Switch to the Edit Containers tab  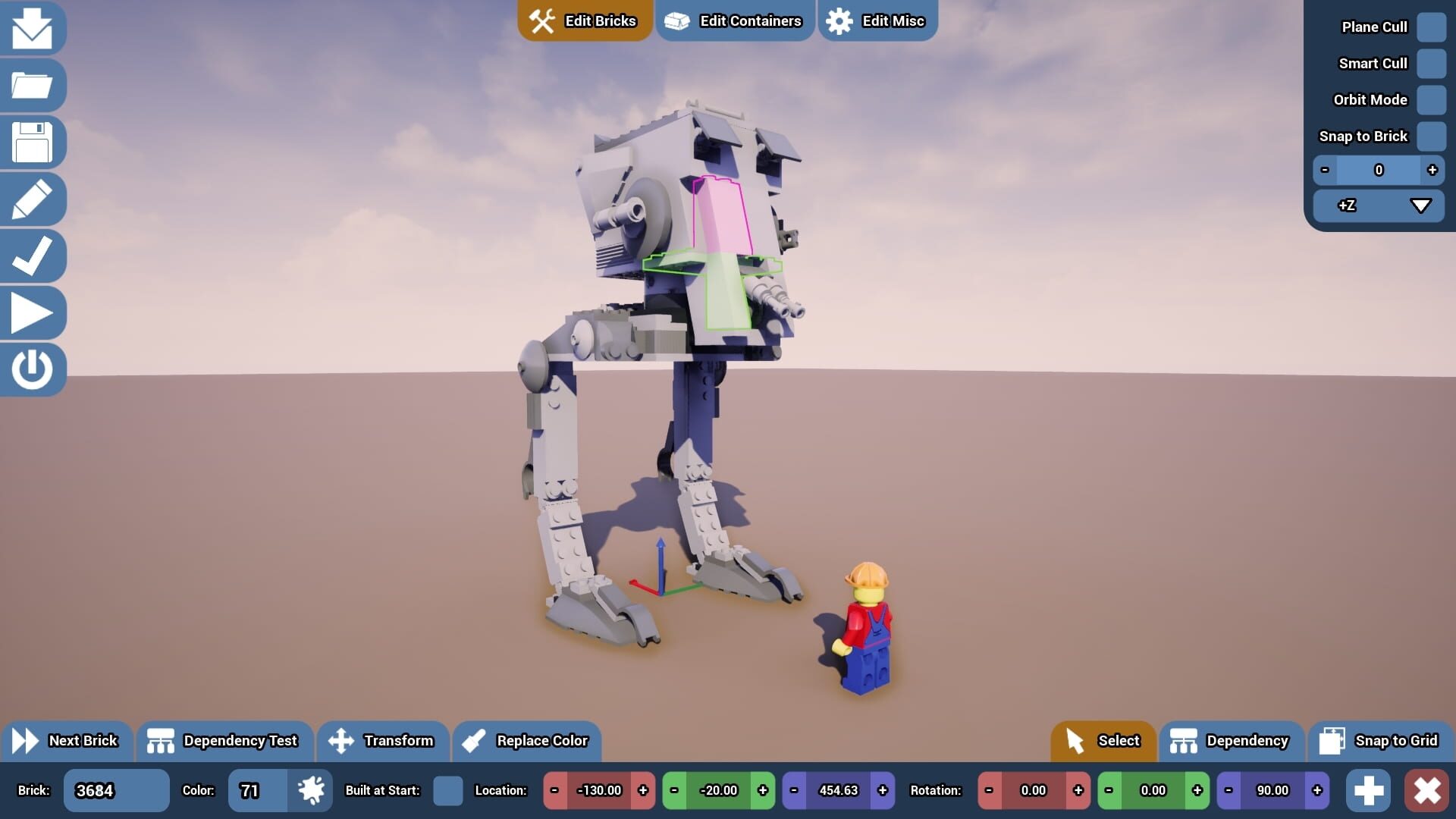coord(733,20)
